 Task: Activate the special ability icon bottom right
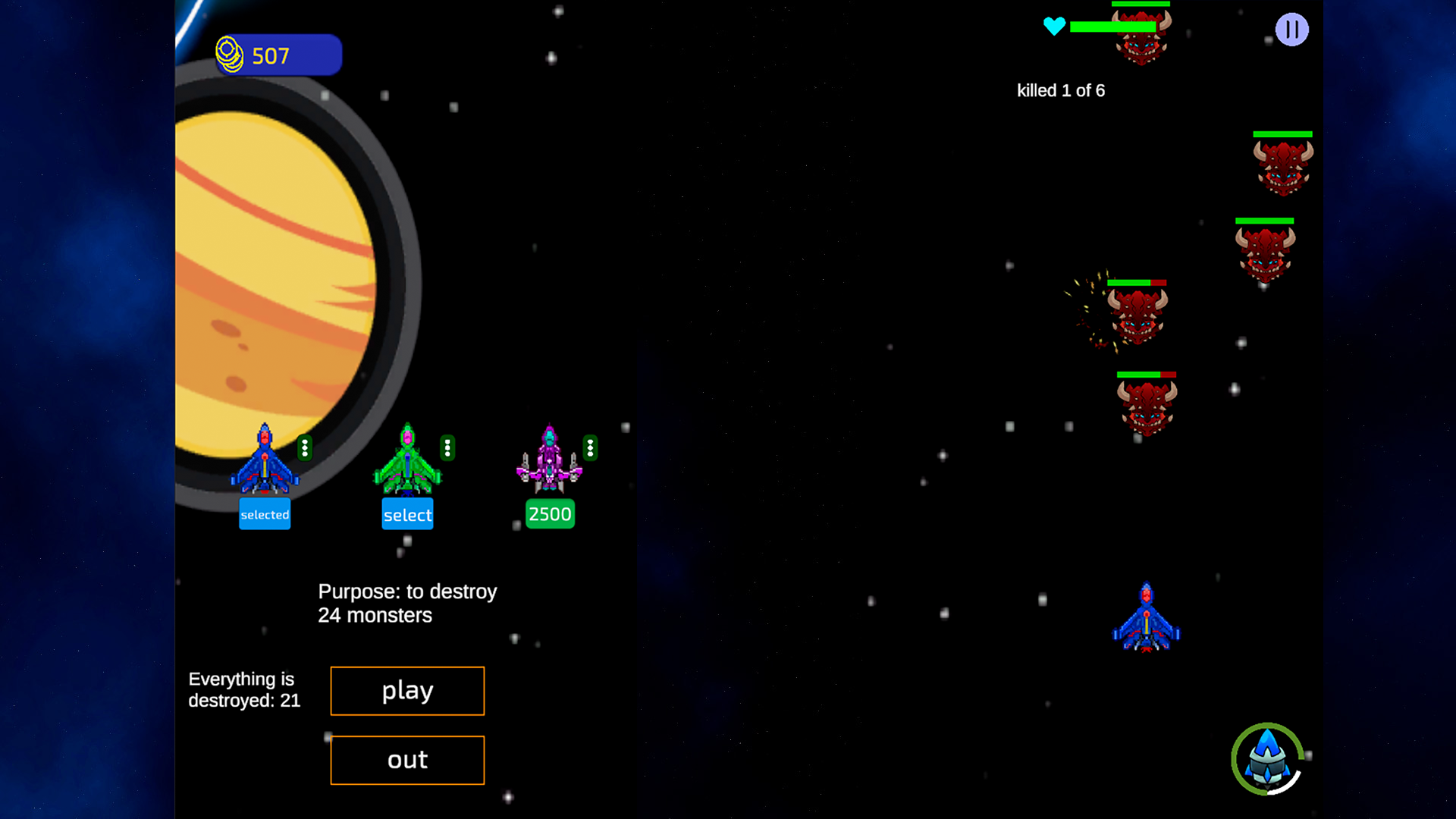point(1267,761)
